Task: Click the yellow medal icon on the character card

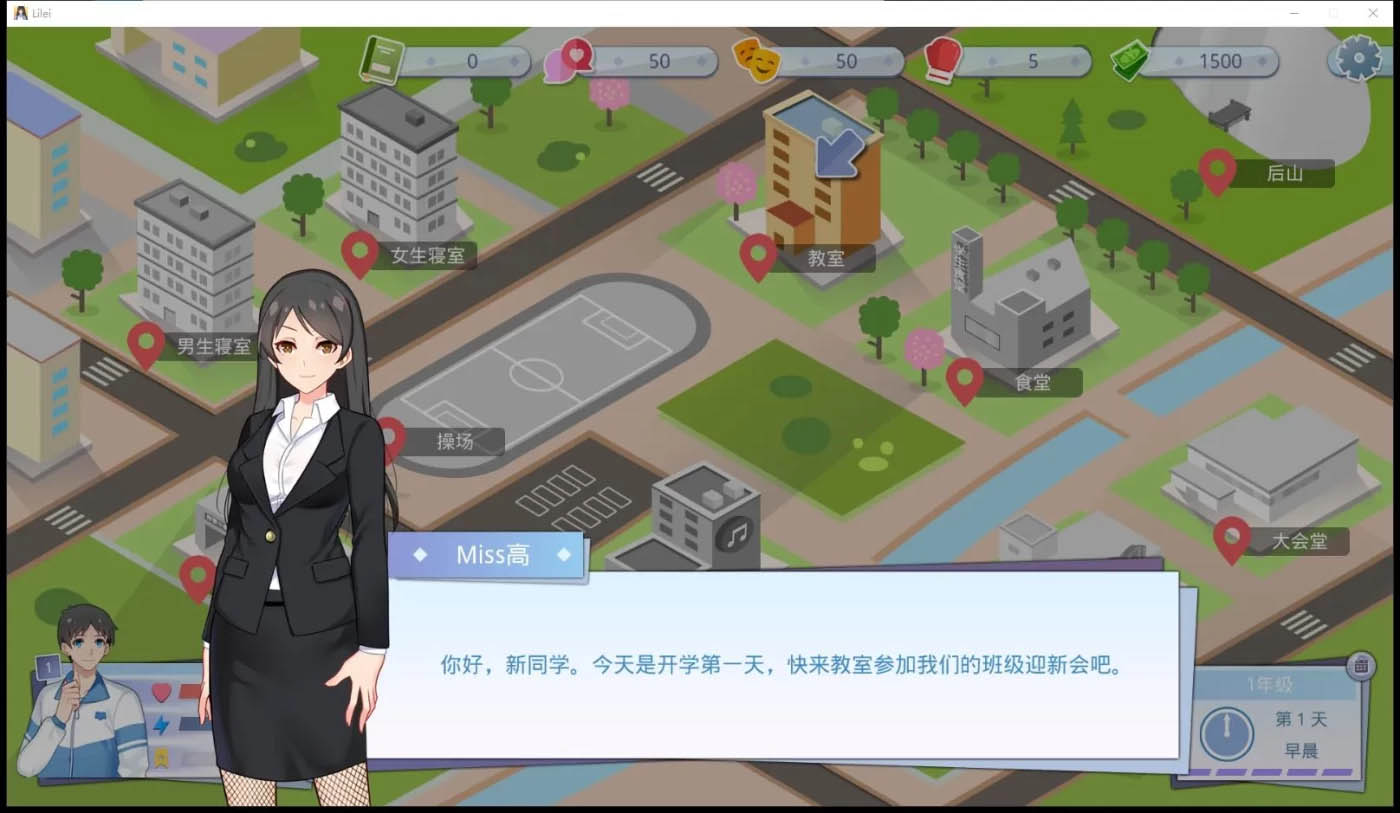Action: [x=161, y=757]
